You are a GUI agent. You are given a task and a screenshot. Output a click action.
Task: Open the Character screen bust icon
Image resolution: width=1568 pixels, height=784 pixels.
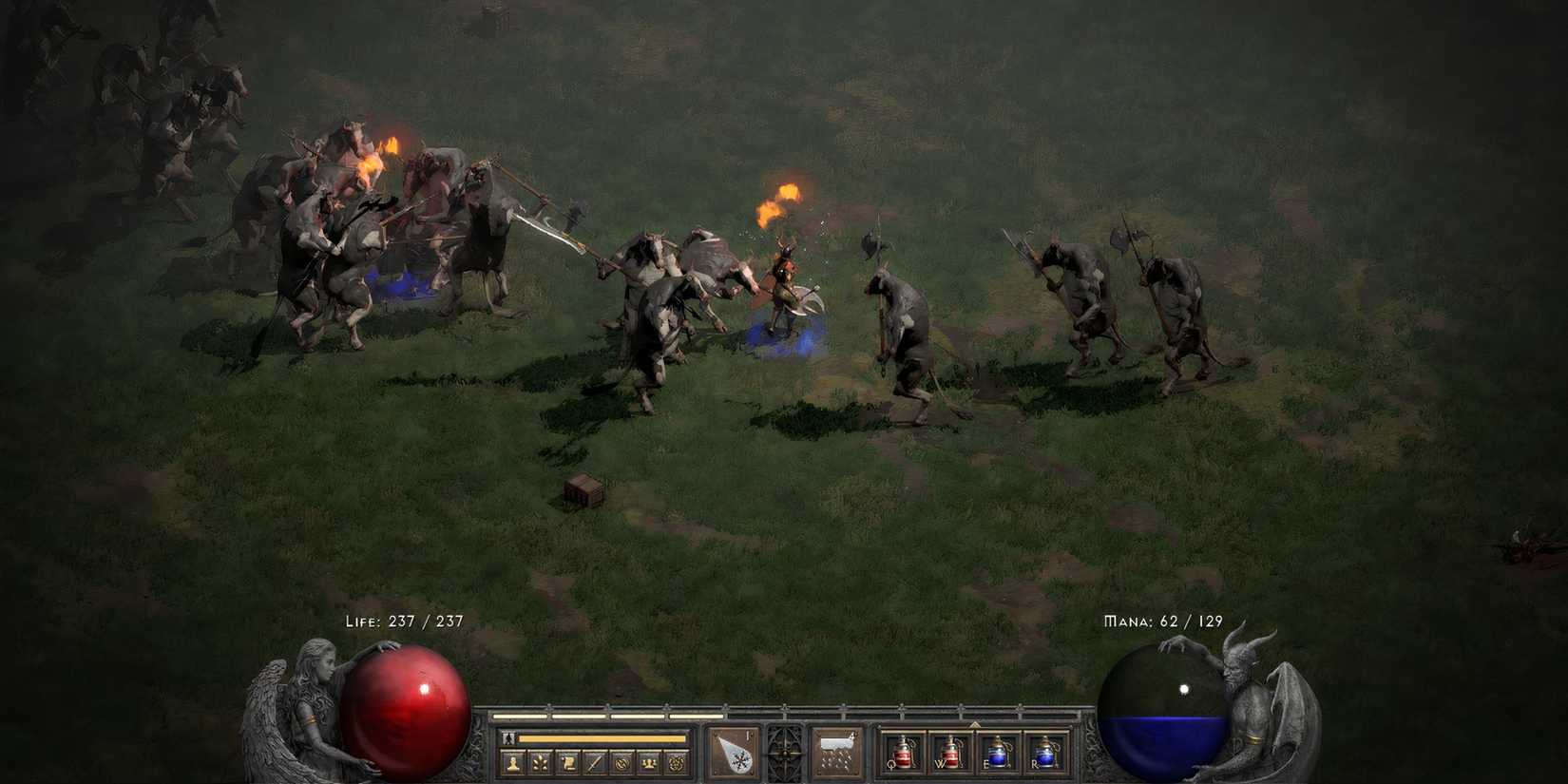pos(513,762)
